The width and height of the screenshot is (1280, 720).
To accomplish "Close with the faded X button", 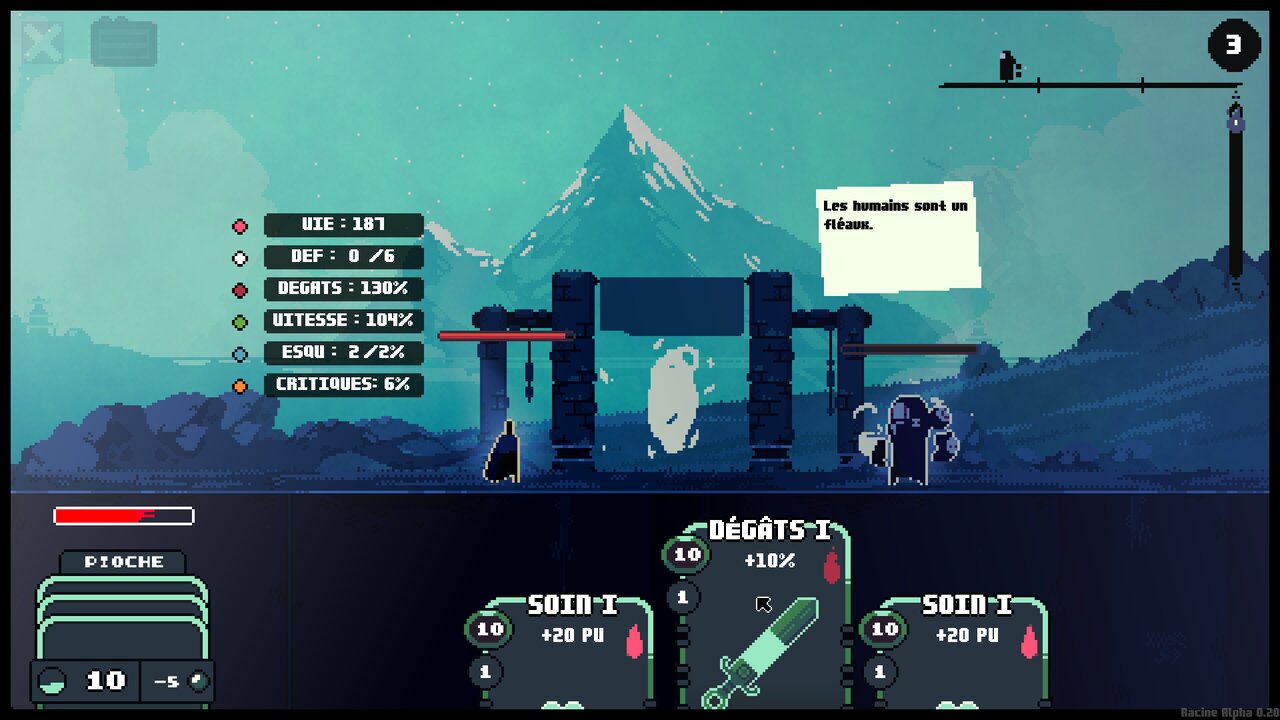I will 43,43.
